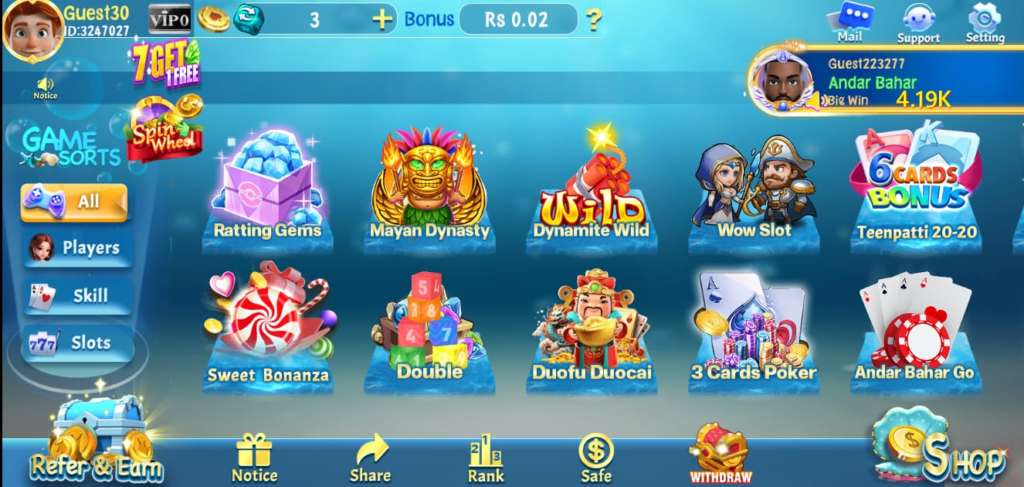Switch to the Slots category
Screen dimensions: 1024x487
(x=78, y=343)
